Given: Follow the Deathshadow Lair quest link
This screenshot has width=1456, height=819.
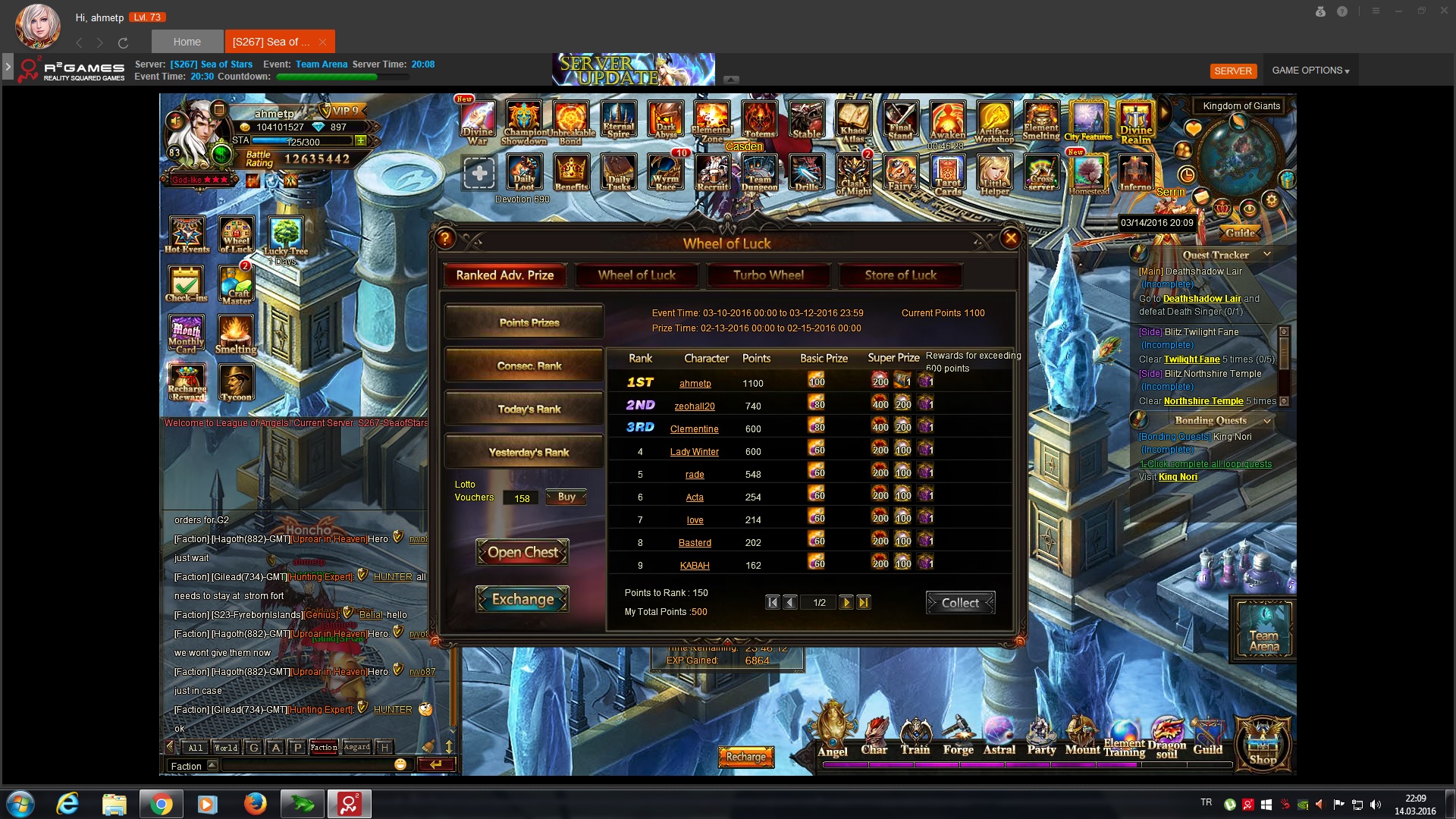Looking at the screenshot, I should pos(1202,299).
